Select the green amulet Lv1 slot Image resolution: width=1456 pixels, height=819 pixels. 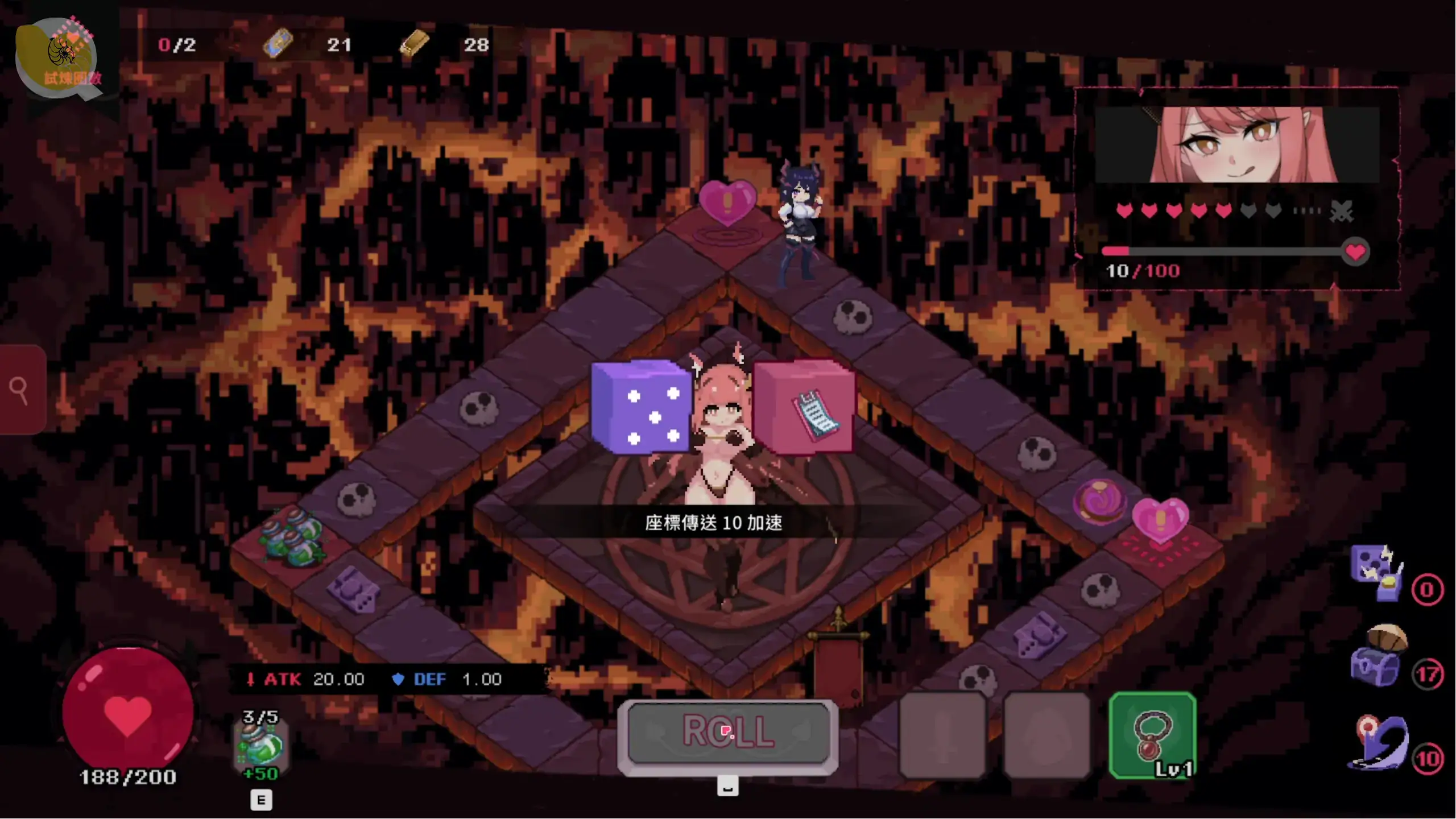(x=1152, y=735)
